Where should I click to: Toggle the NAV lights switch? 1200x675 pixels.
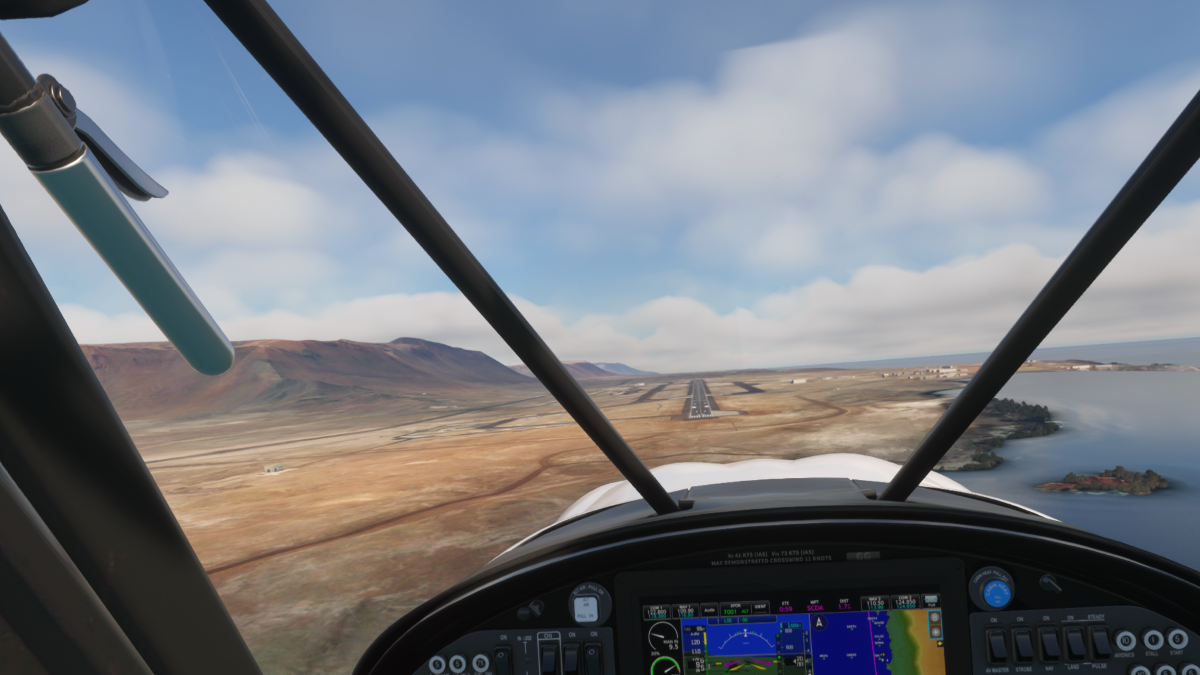1049,643
